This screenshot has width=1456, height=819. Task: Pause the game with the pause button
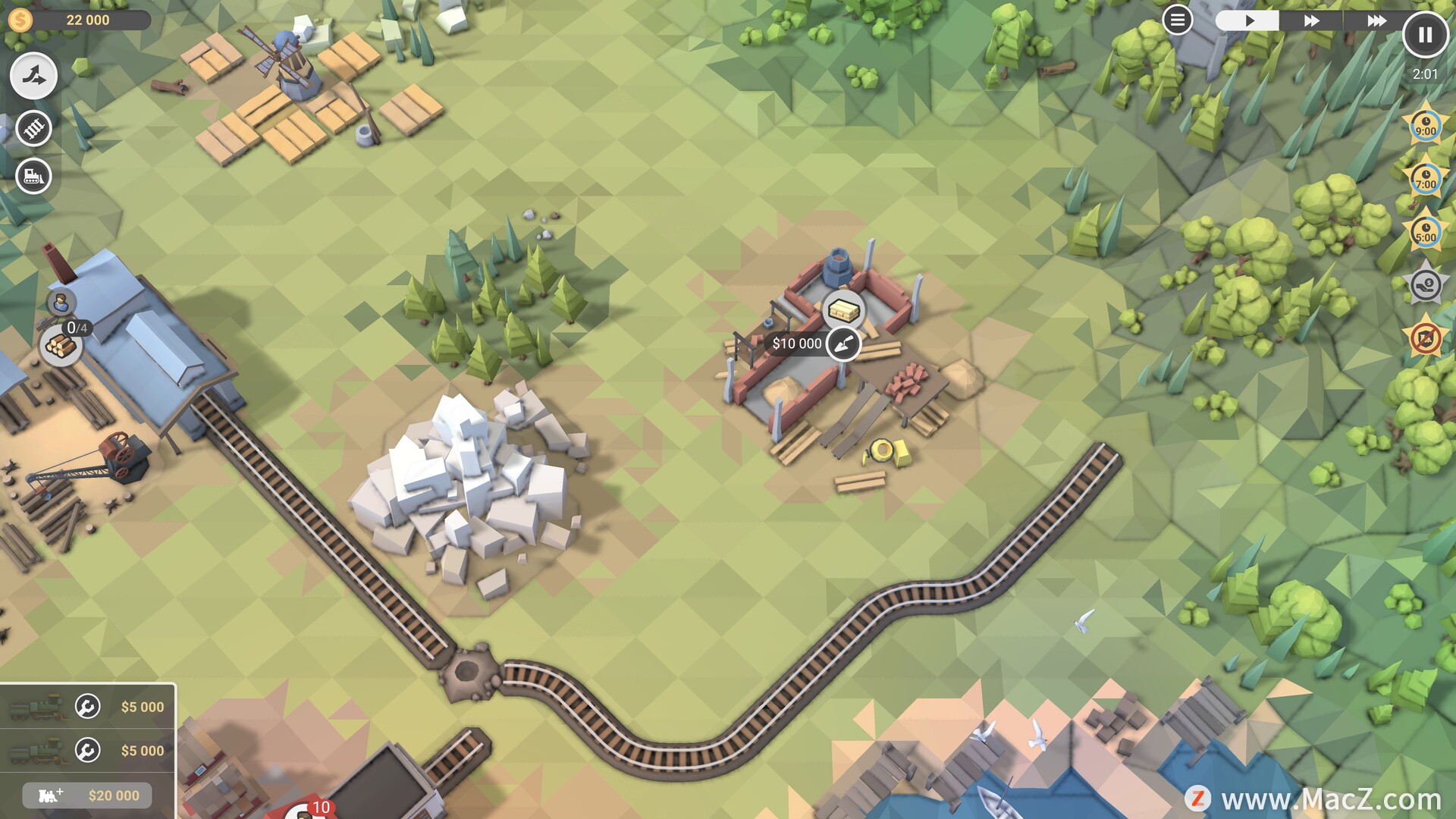[1425, 35]
